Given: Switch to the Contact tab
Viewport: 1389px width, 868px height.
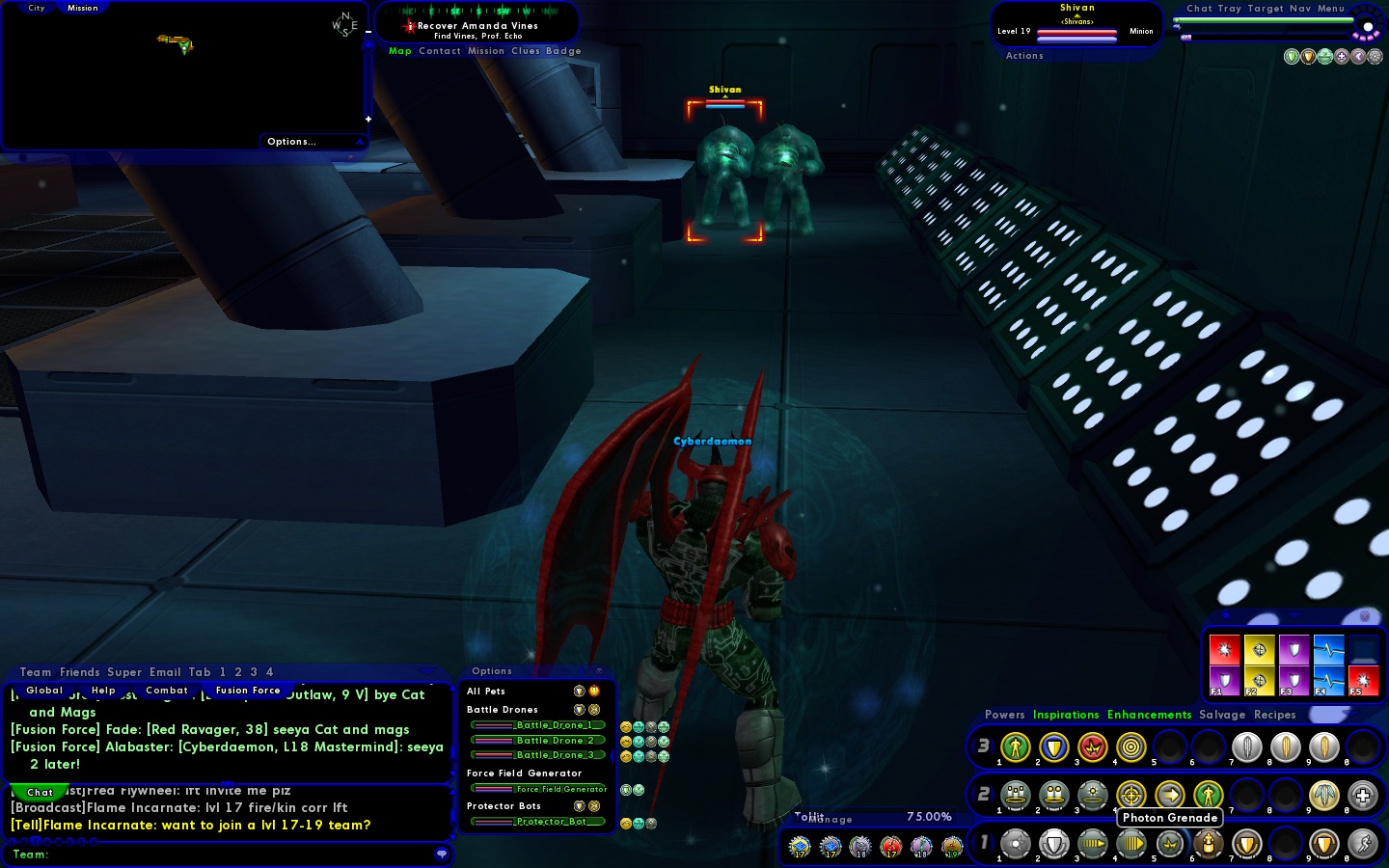Looking at the screenshot, I should pos(440,51).
